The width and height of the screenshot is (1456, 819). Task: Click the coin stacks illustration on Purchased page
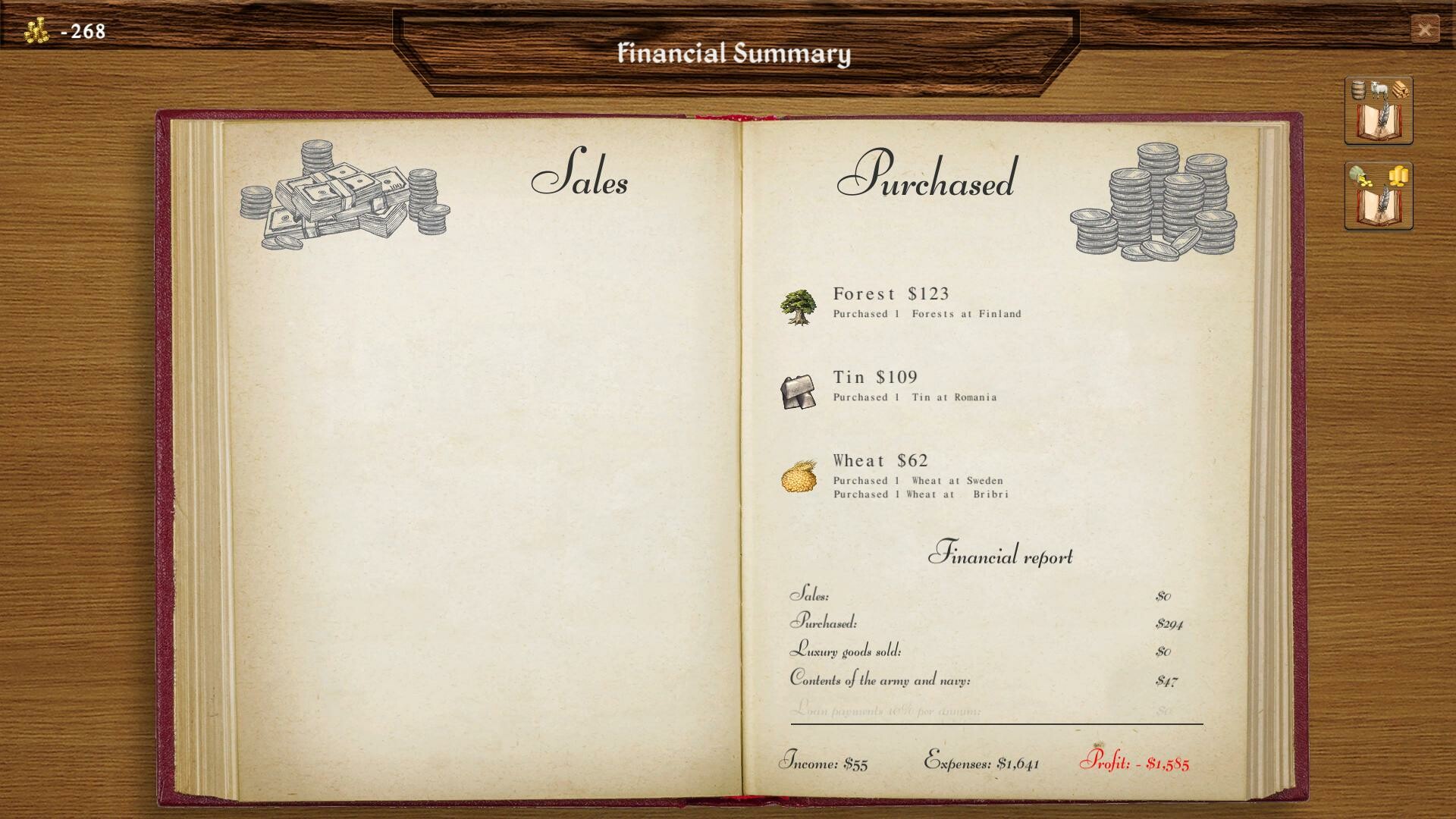pyautogui.click(x=1153, y=201)
